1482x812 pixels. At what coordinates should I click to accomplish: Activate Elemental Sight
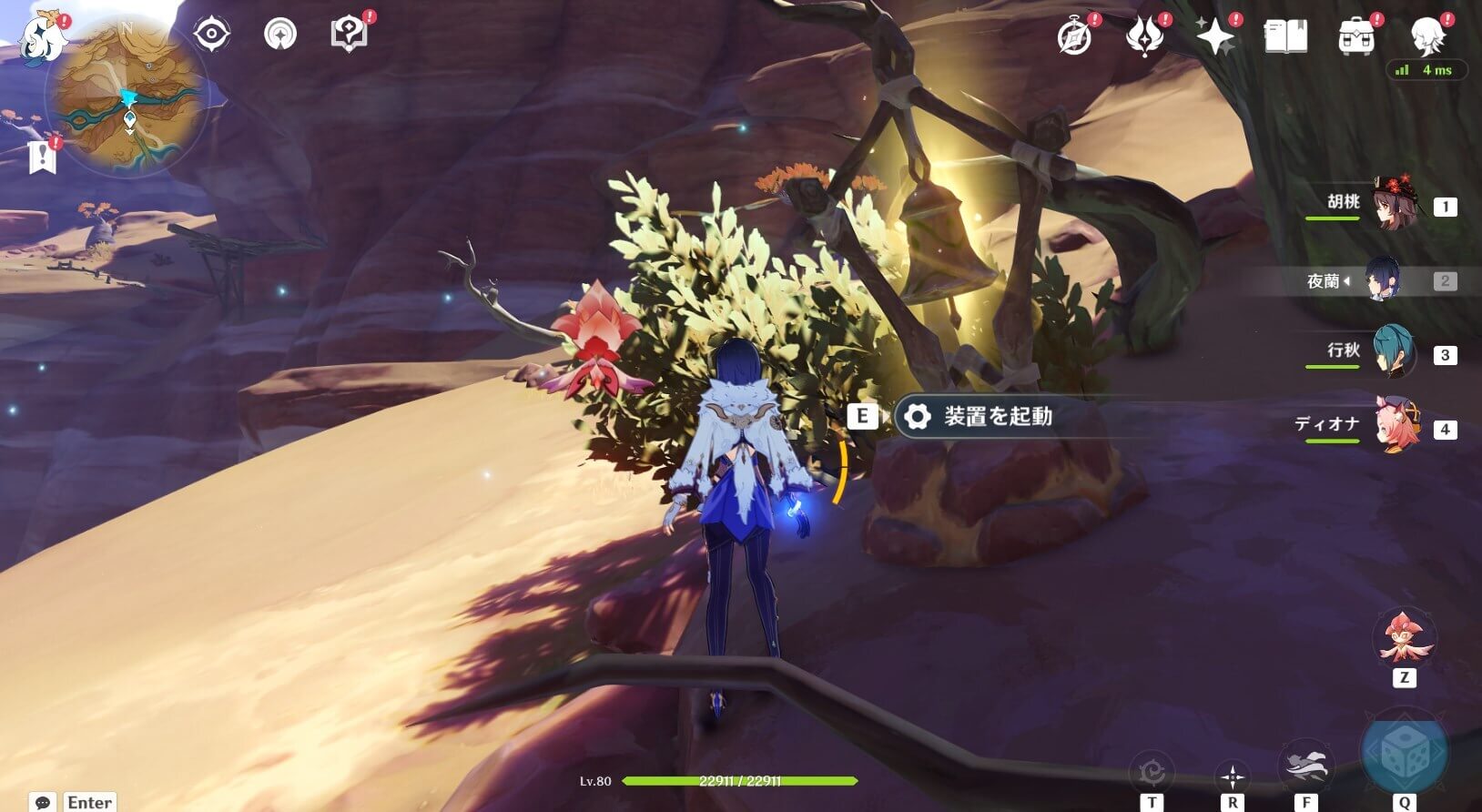(212, 33)
